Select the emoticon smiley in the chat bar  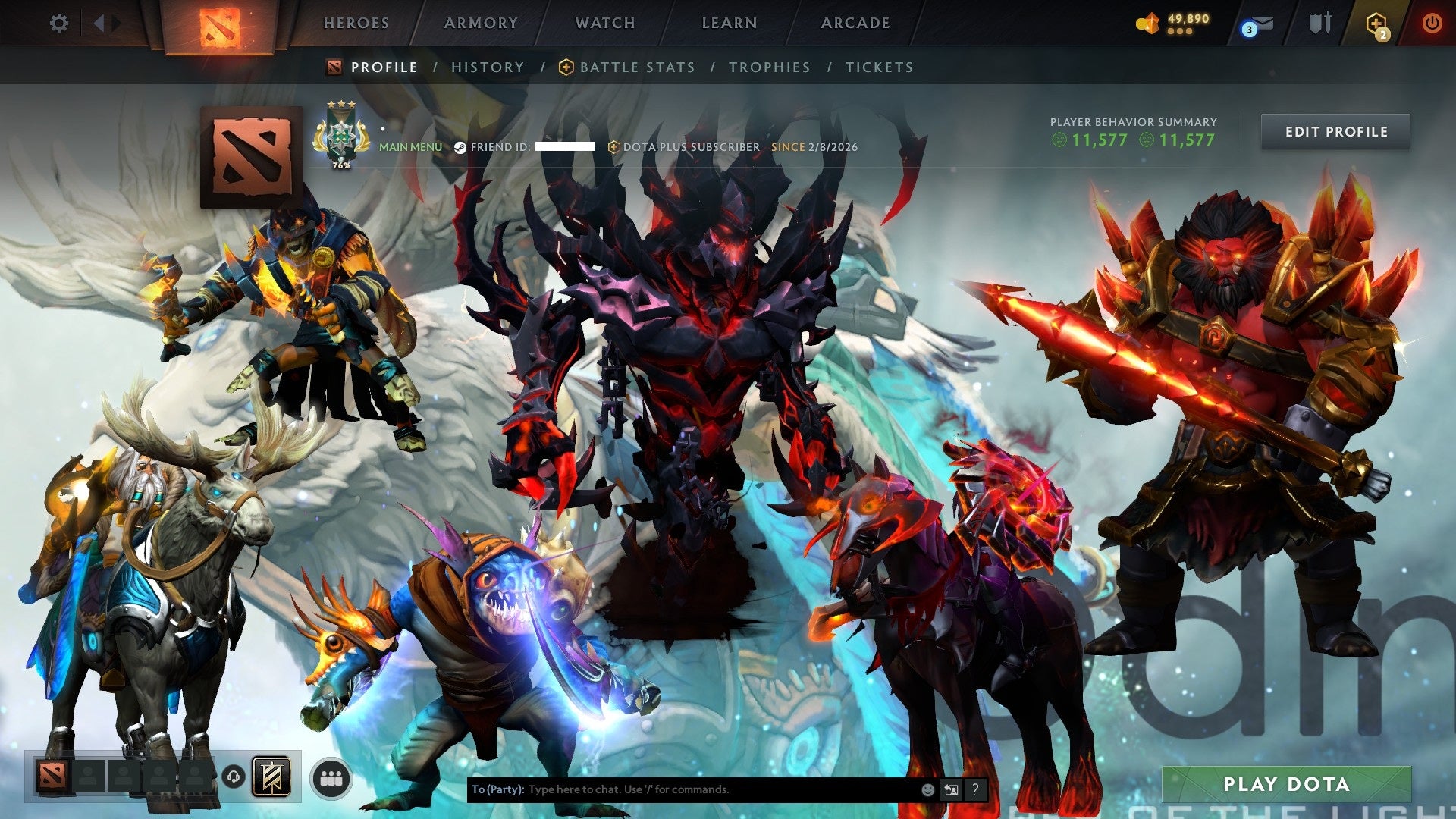927,789
